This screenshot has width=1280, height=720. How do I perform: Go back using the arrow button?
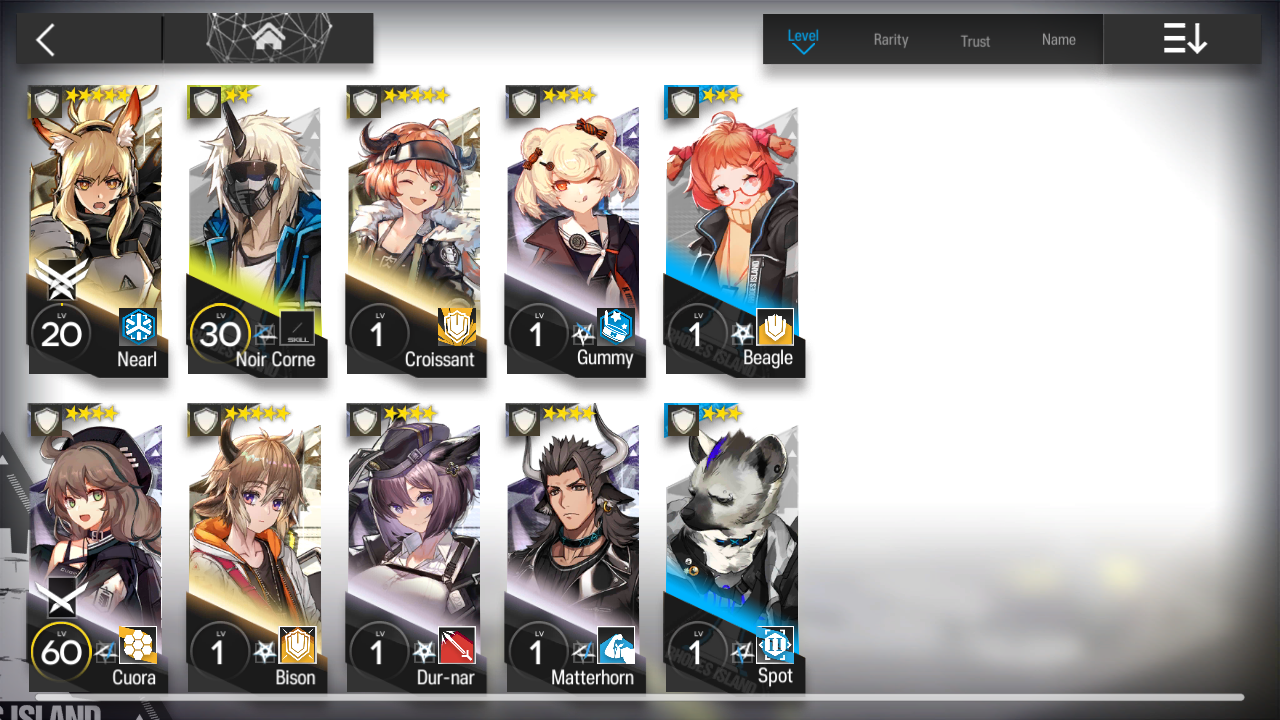[x=46, y=40]
